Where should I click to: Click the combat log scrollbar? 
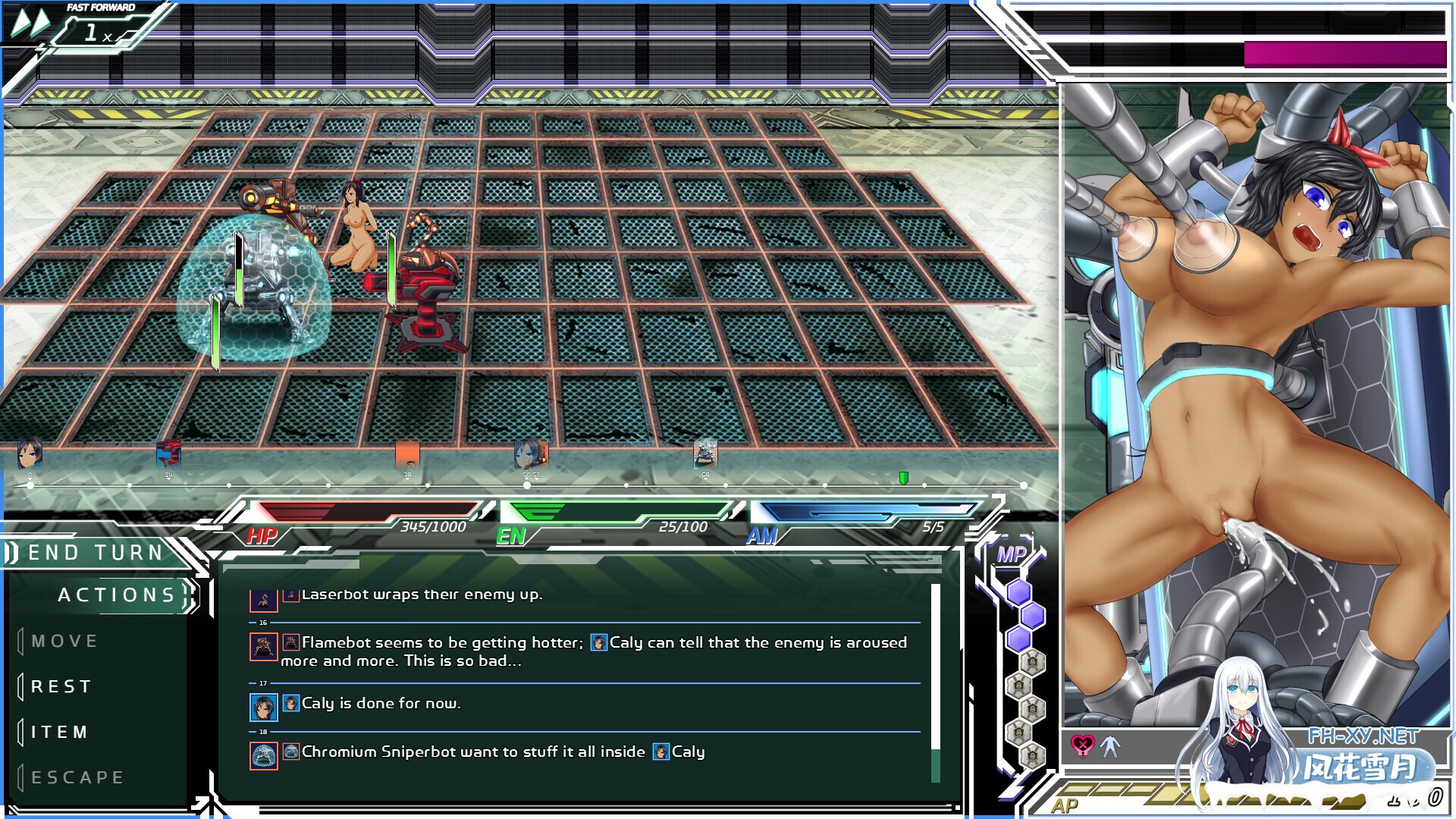pos(935,682)
